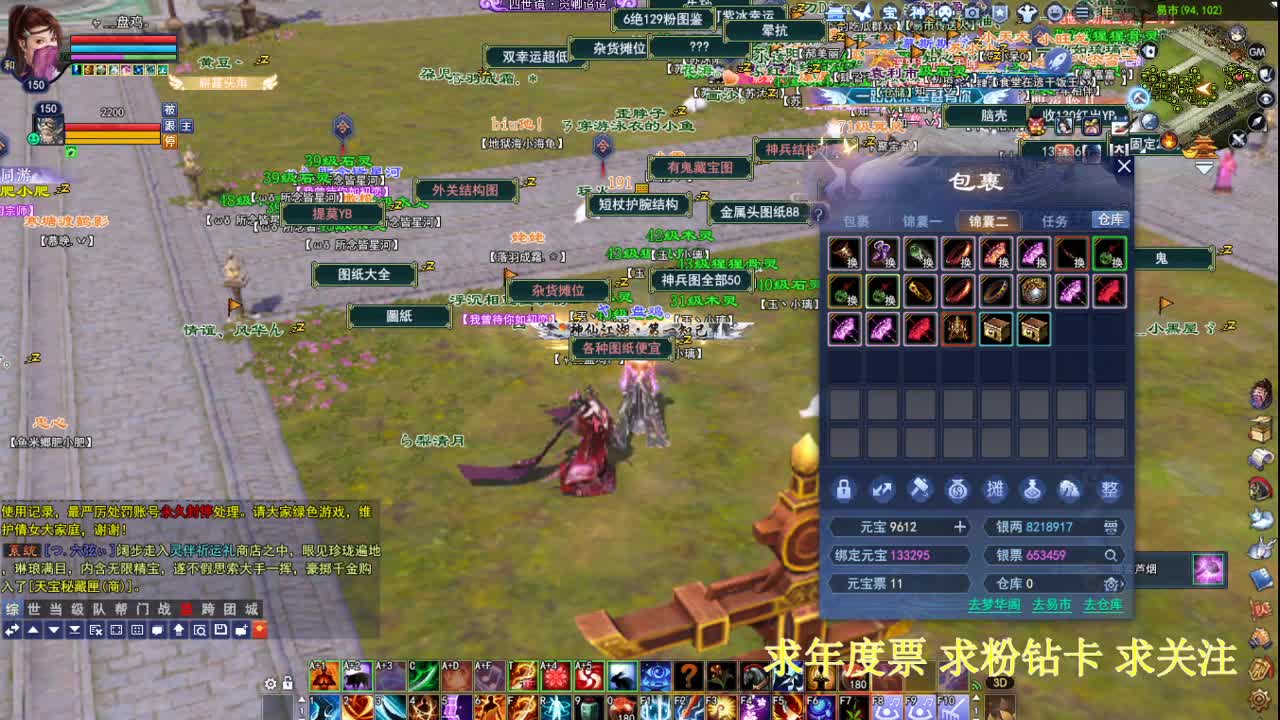Click the + beside 元宝 9612 to add ingots
This screenshot has width=1280, height=720.
(960, 526)
